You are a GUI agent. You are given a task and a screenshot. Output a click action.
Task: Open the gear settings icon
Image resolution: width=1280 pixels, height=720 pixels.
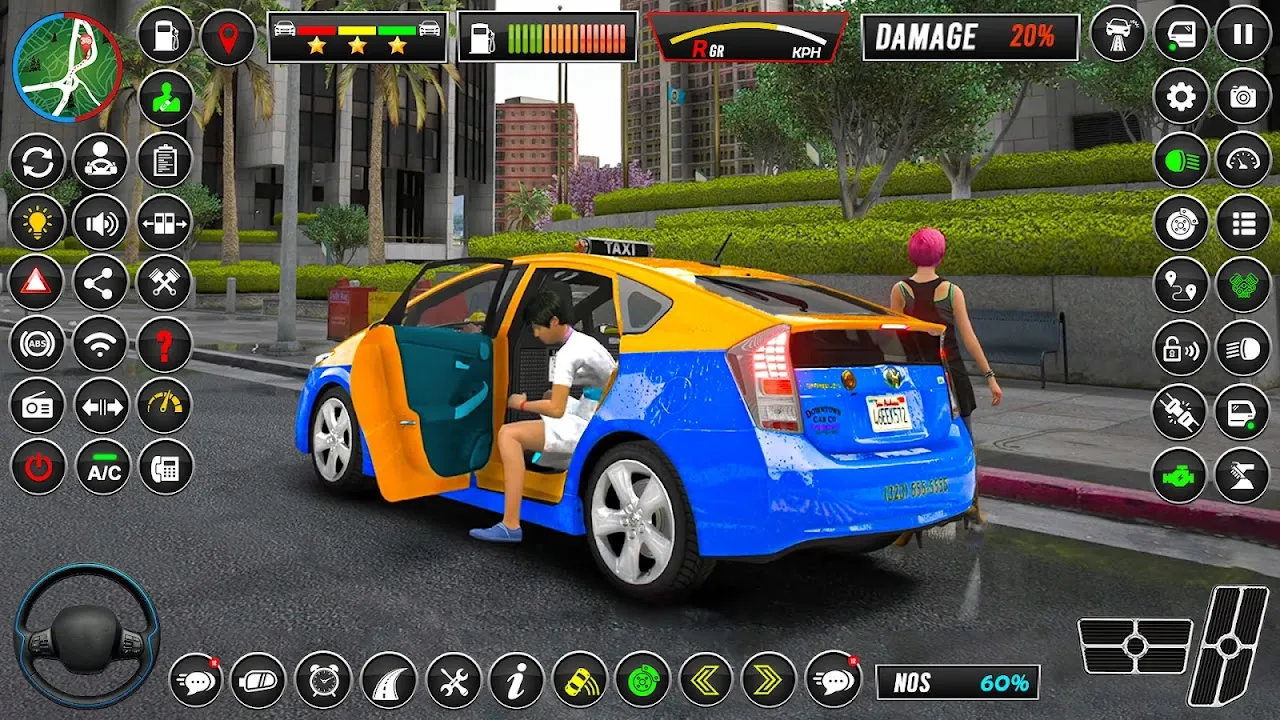(x=1181, y=97)
